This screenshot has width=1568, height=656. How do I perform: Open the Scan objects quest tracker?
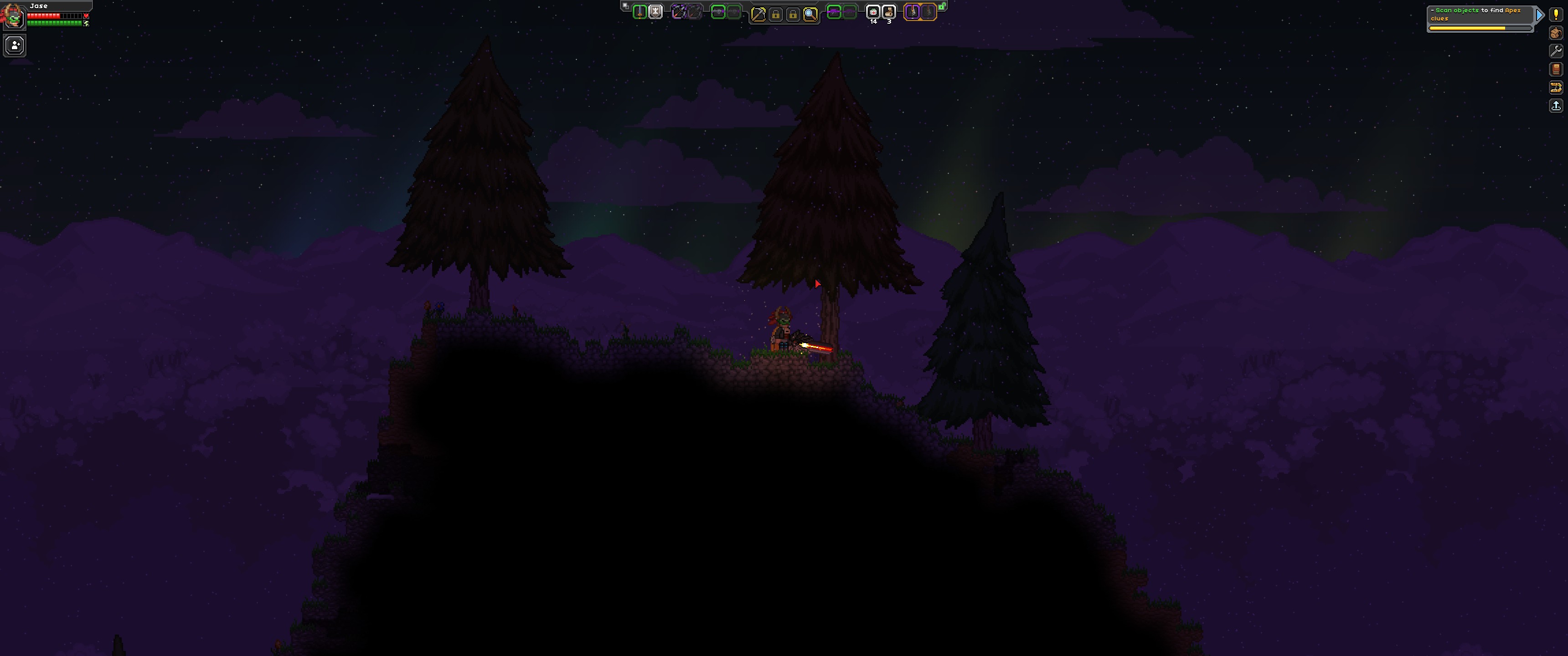pos(1479,15)
